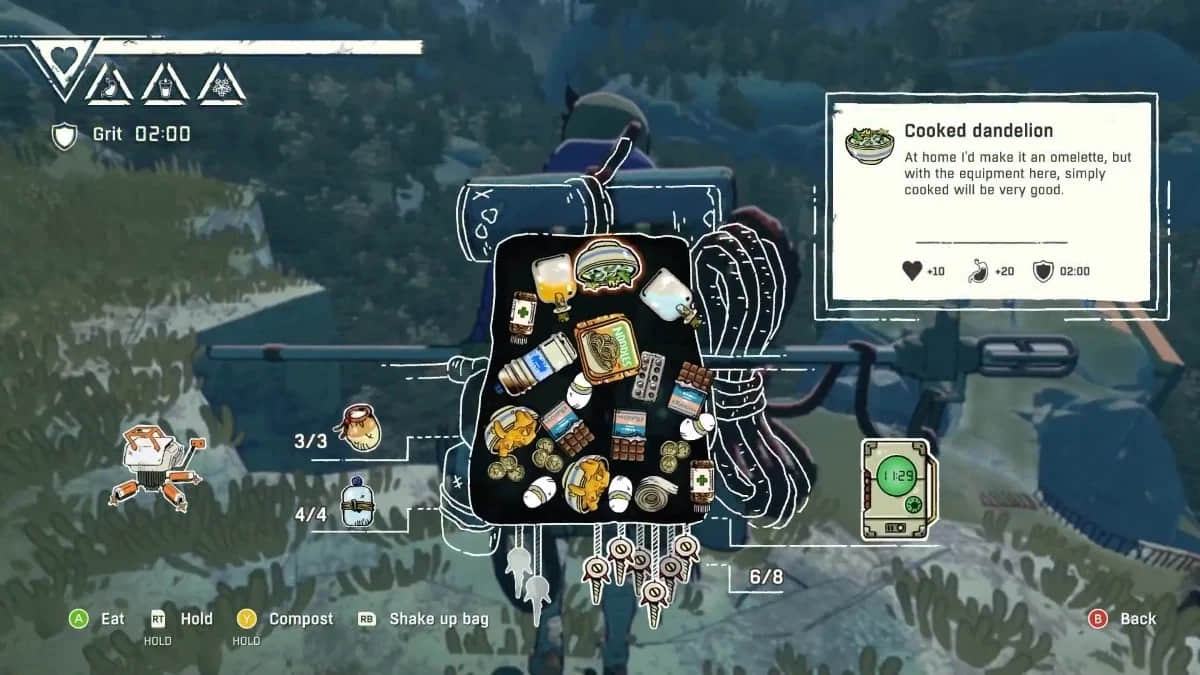The width and height of the screenshot is (1200, 675).
Task: Pick the Noodles box in the bag
Action: point(608,350)
